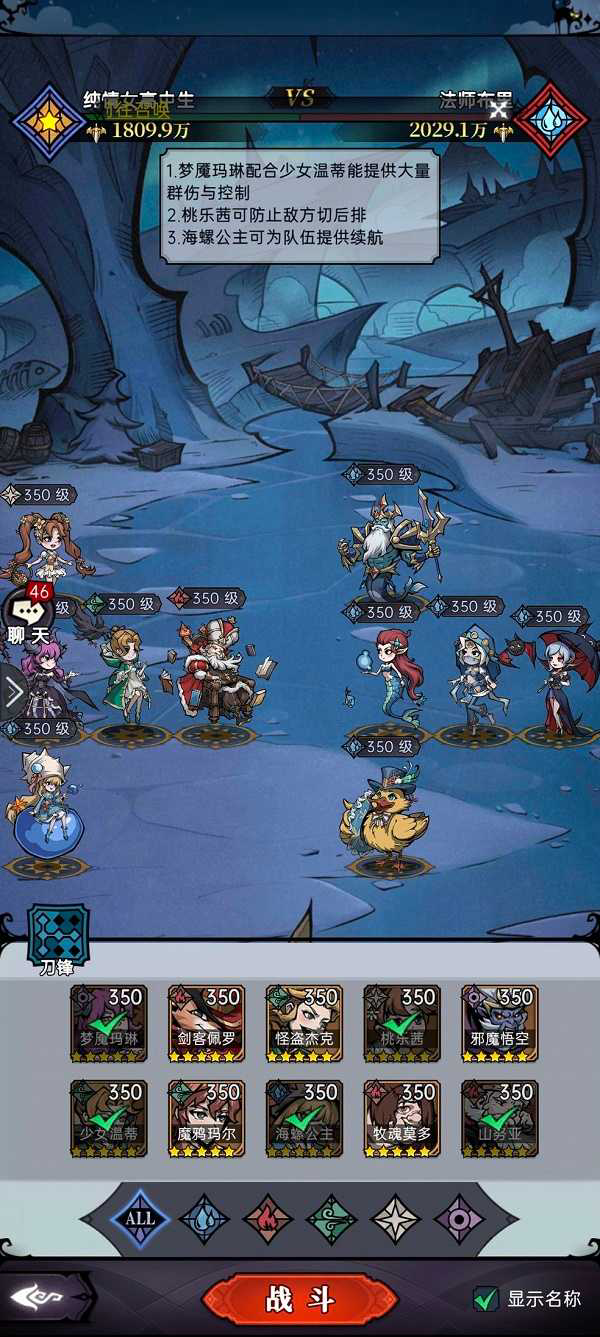The image size is (600, 1337).
Task: Expand the left side arrow panel
Action: [12, 691]
